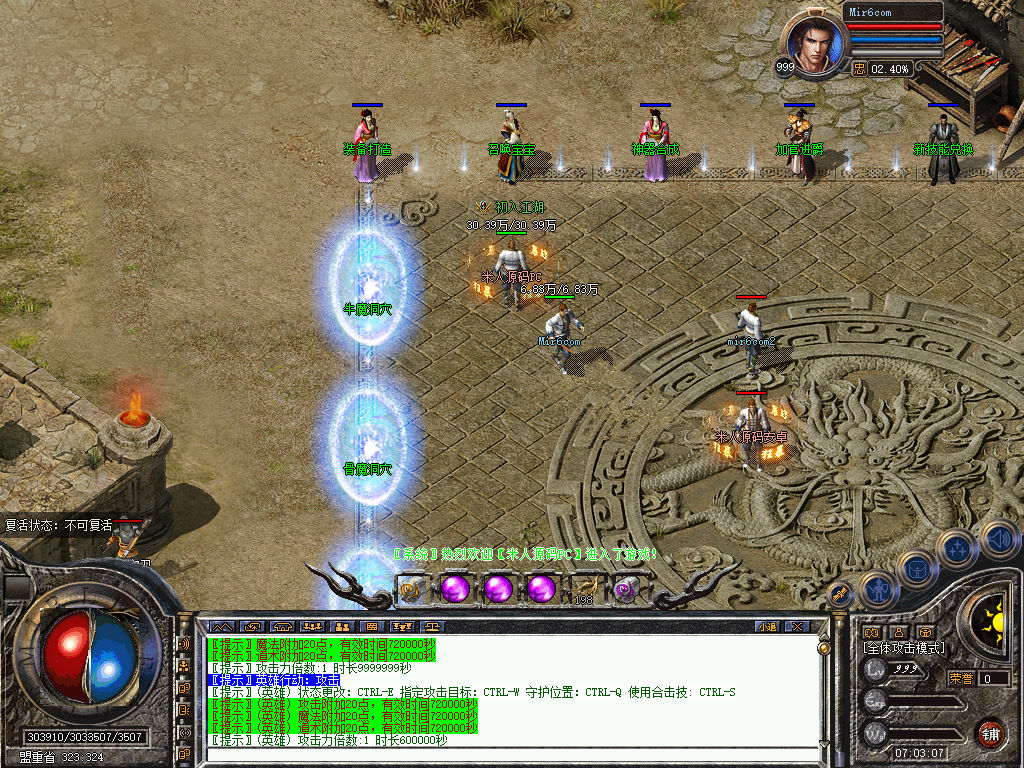Open the hero portrait panel for Mir6com

point(815,44)
